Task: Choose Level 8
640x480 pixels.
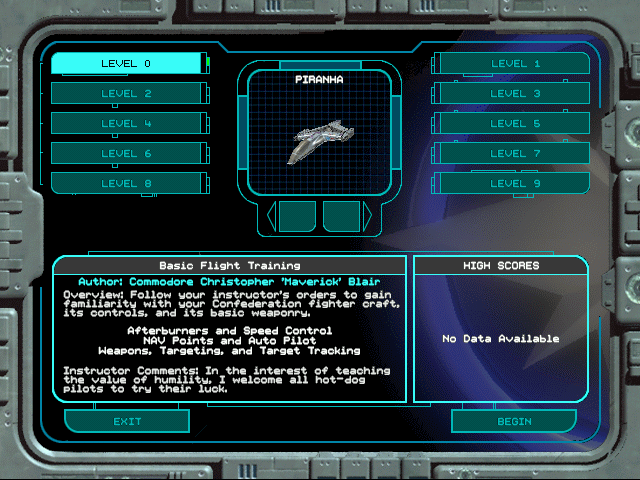Action: (127, 183)
